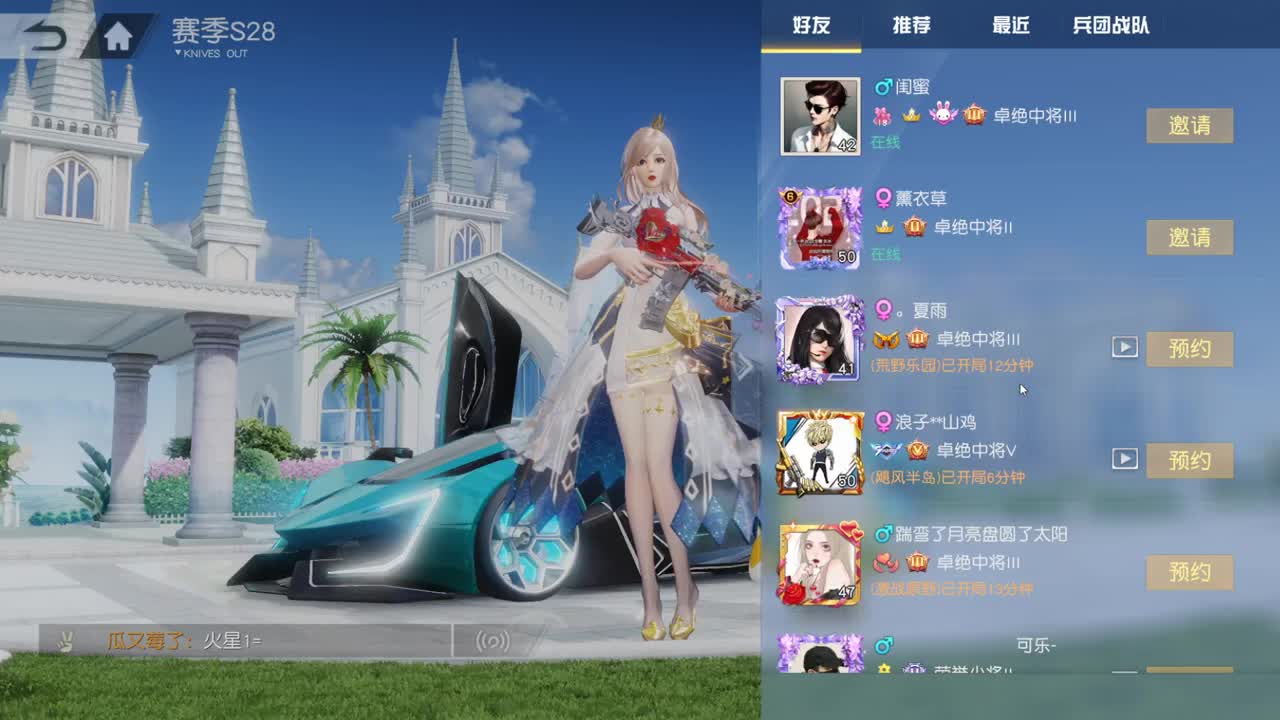1280x720 pixels.
Task: Click the crown badge icon on 薰衣草's row
Action: (884, 226)
